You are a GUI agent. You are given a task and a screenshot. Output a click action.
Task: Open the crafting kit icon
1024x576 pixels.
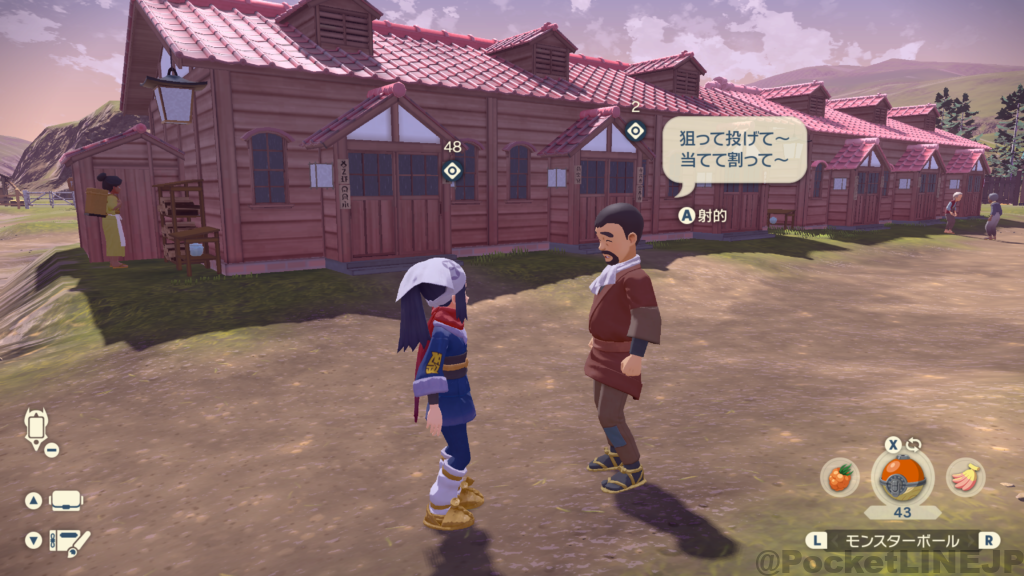coord(69,541)
